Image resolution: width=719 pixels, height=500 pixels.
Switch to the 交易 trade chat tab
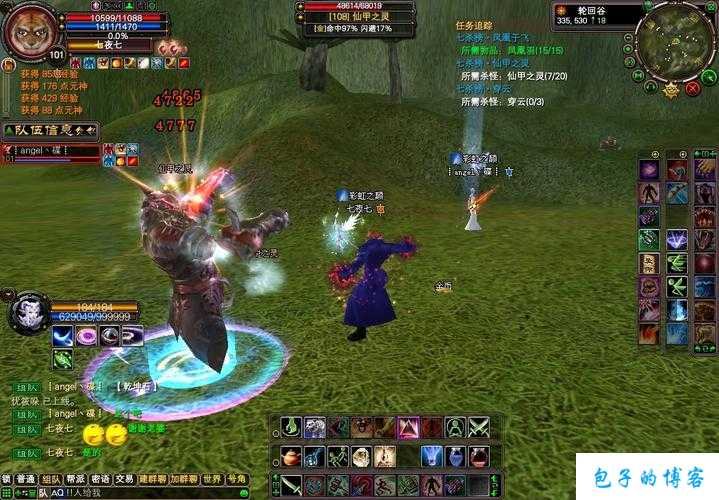[125, 479]
